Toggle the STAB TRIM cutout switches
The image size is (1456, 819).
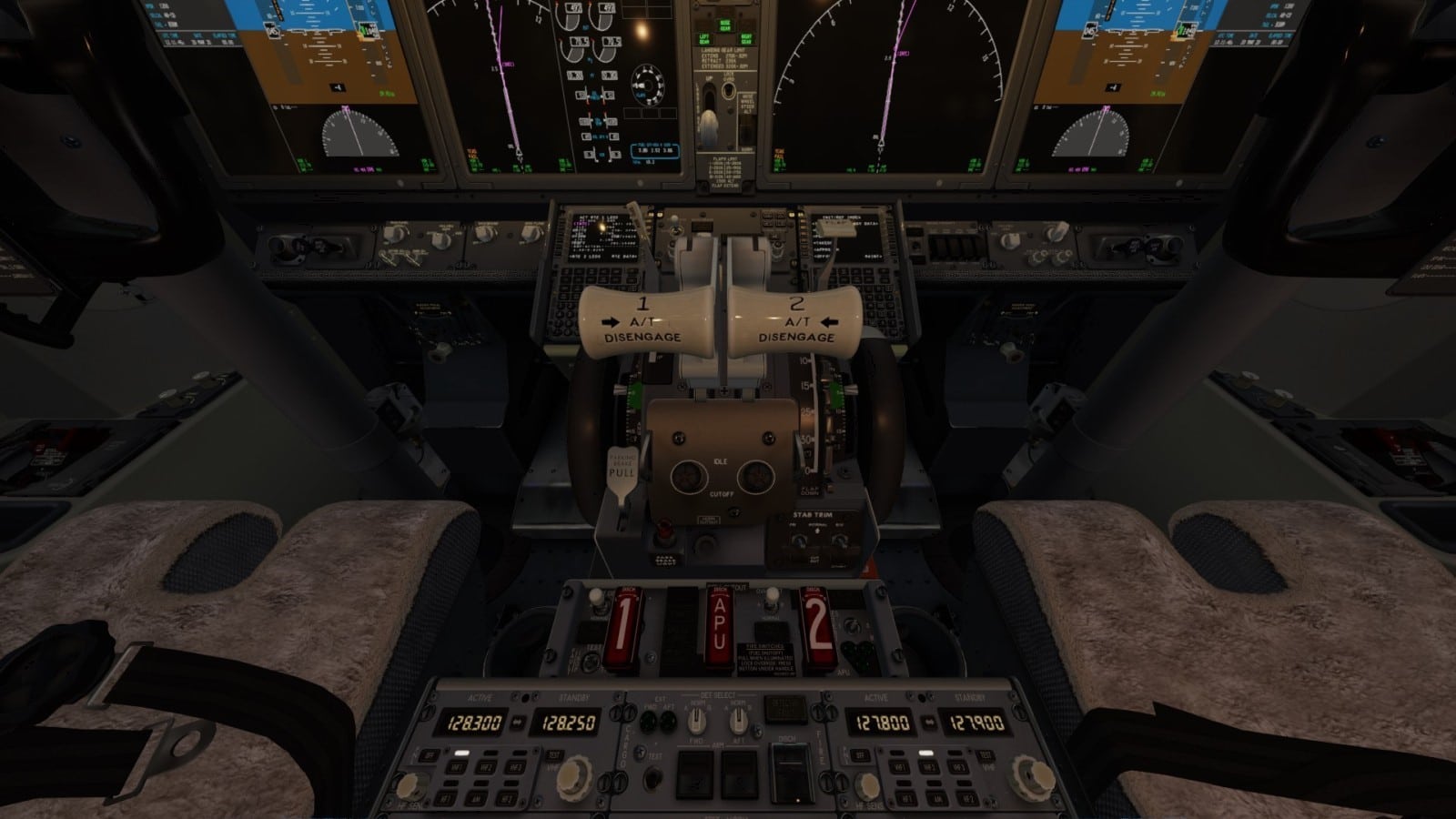point(814,541)
